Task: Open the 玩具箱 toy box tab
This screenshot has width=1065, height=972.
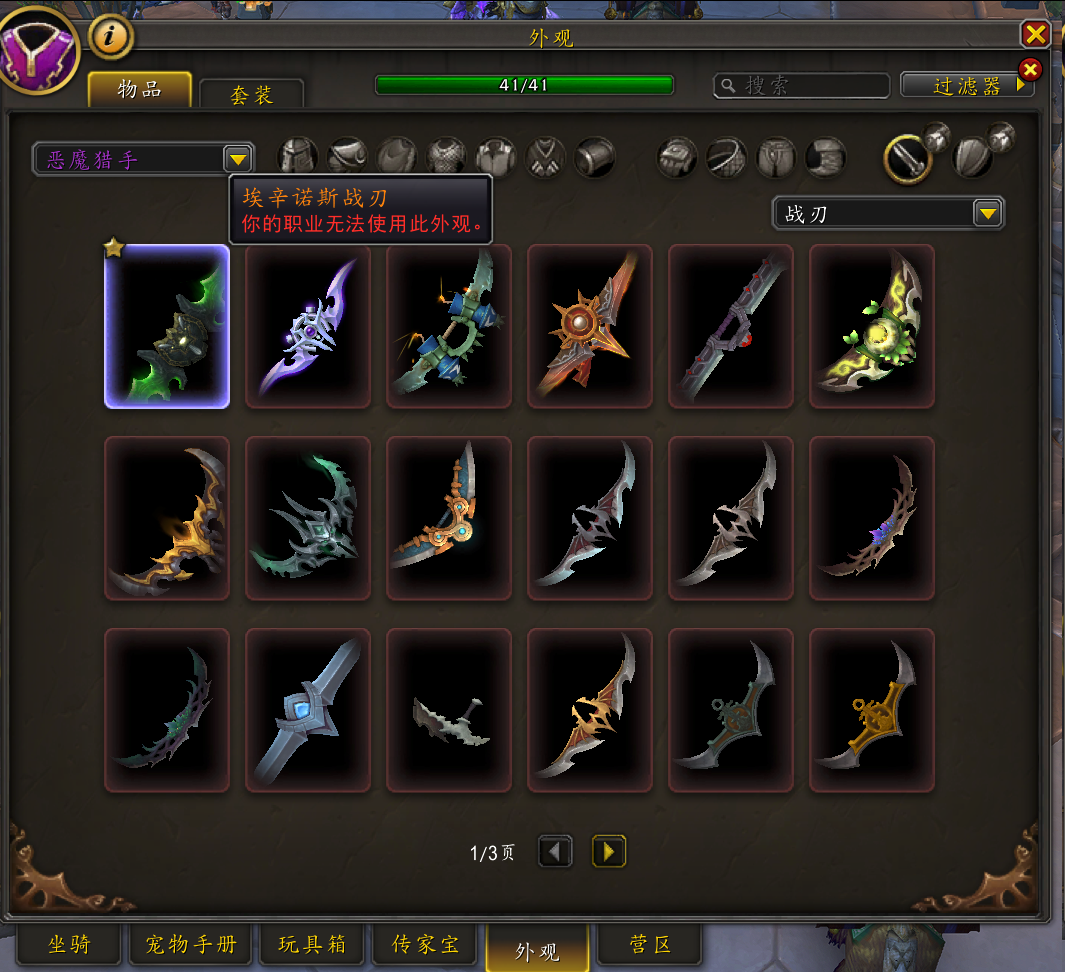Action: pos(312,944)
